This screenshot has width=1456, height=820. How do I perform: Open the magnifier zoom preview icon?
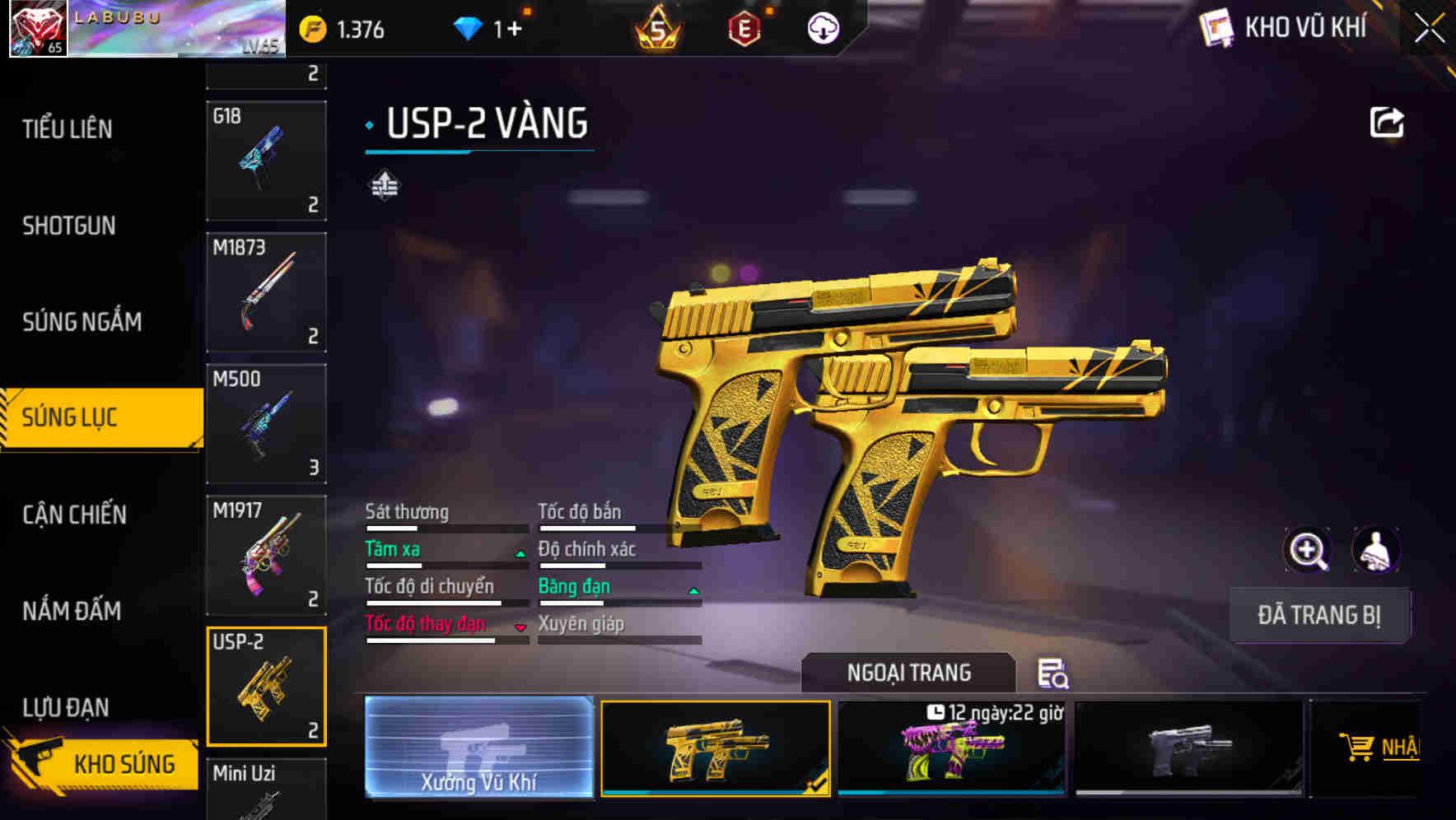pyautogui.click(x=1307, y=550)
